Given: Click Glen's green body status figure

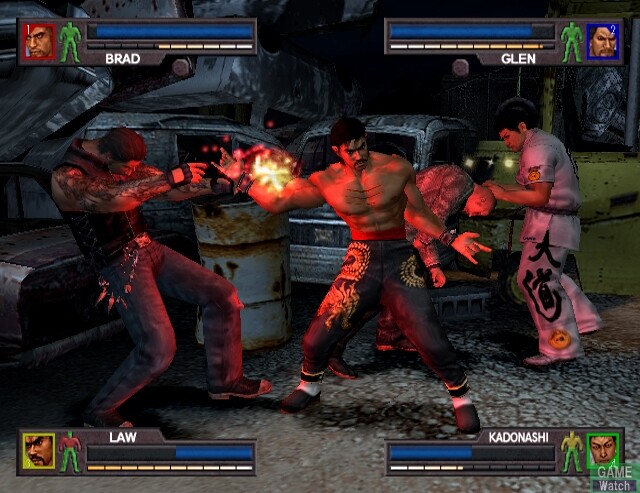Looking at the screenshot, I should coord(572,41).
